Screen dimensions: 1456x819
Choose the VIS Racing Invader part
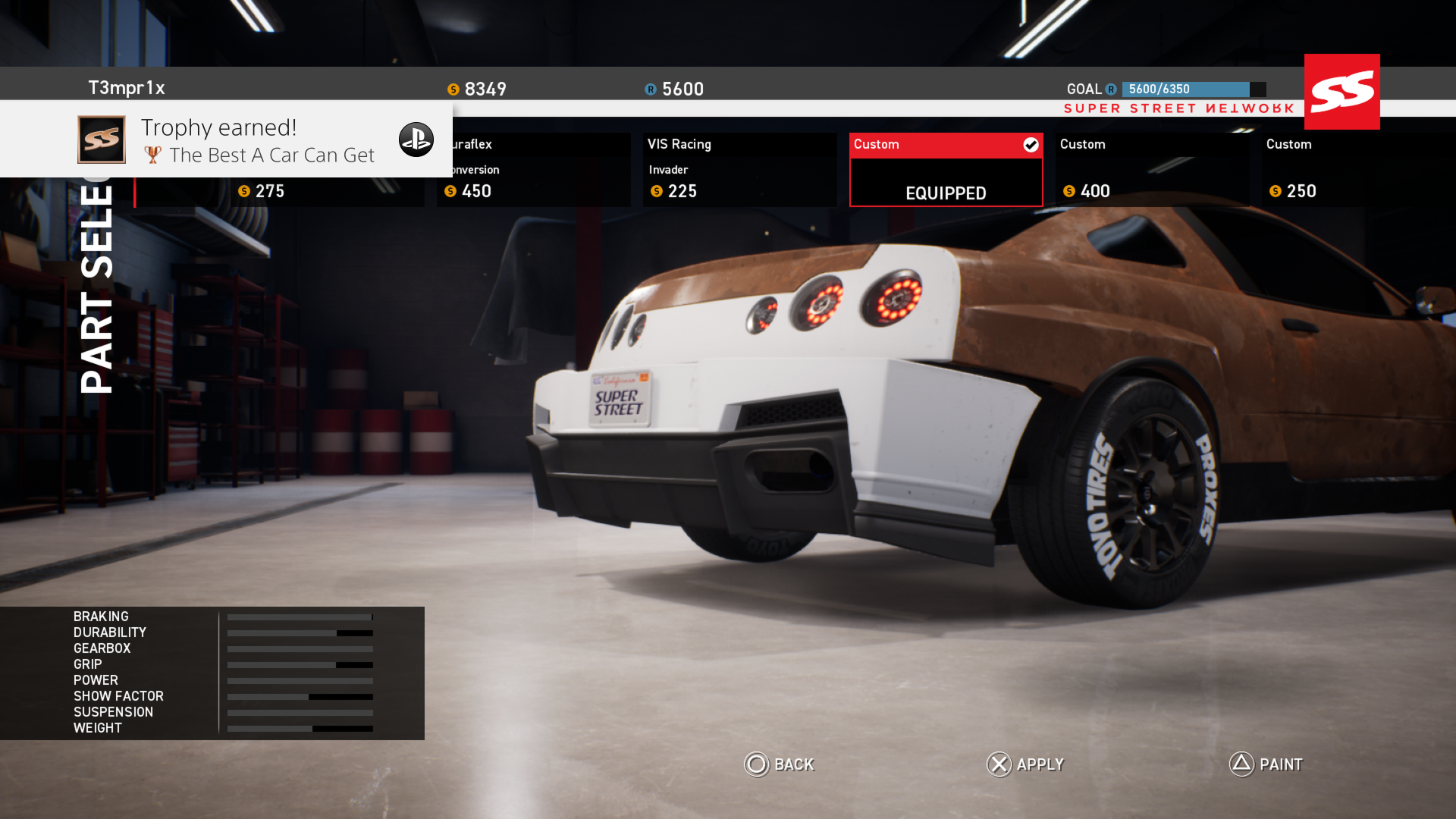pyautogui.click(x=739, y=171)
